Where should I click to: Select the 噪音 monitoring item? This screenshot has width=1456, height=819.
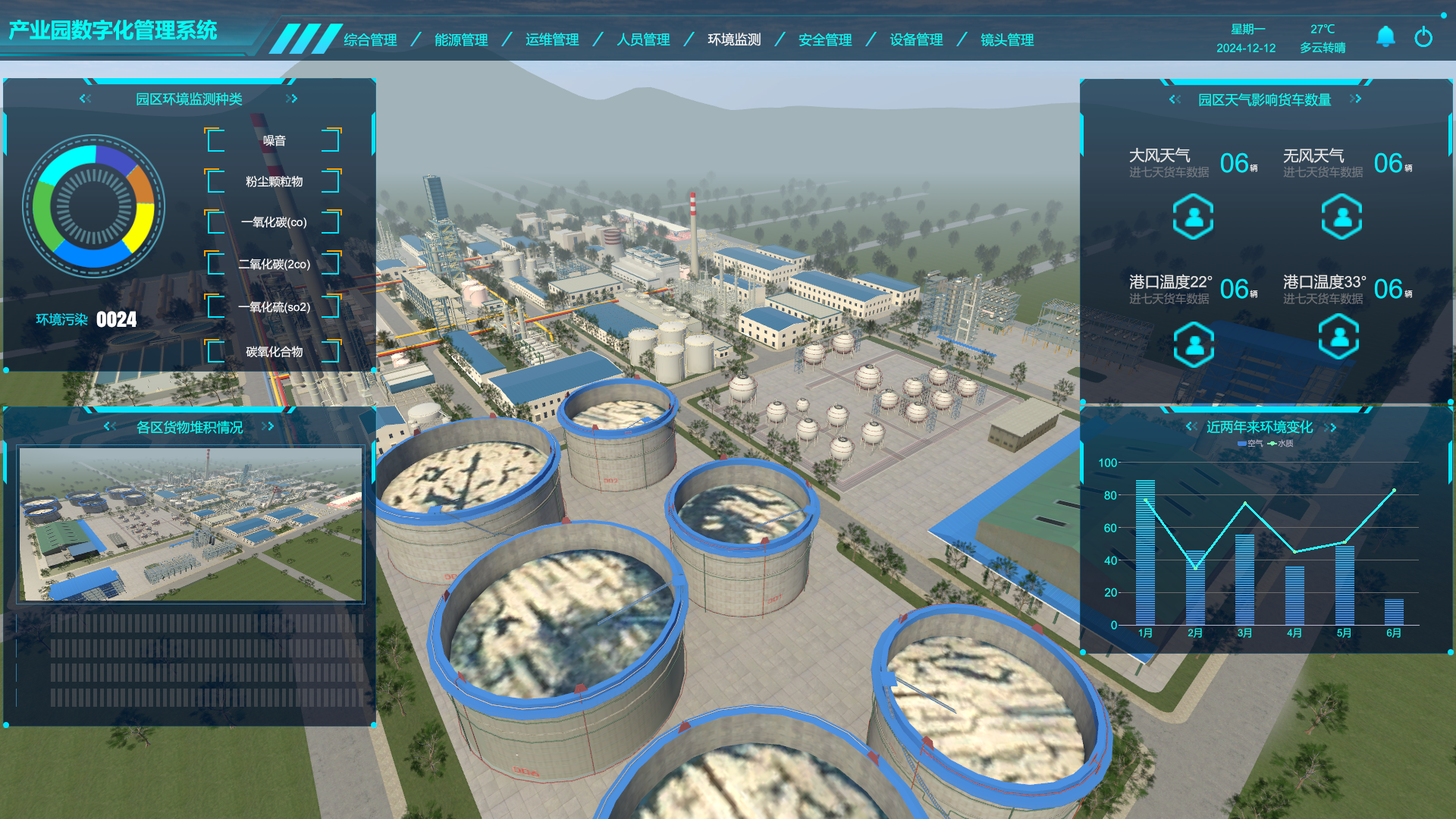point(274,140)
